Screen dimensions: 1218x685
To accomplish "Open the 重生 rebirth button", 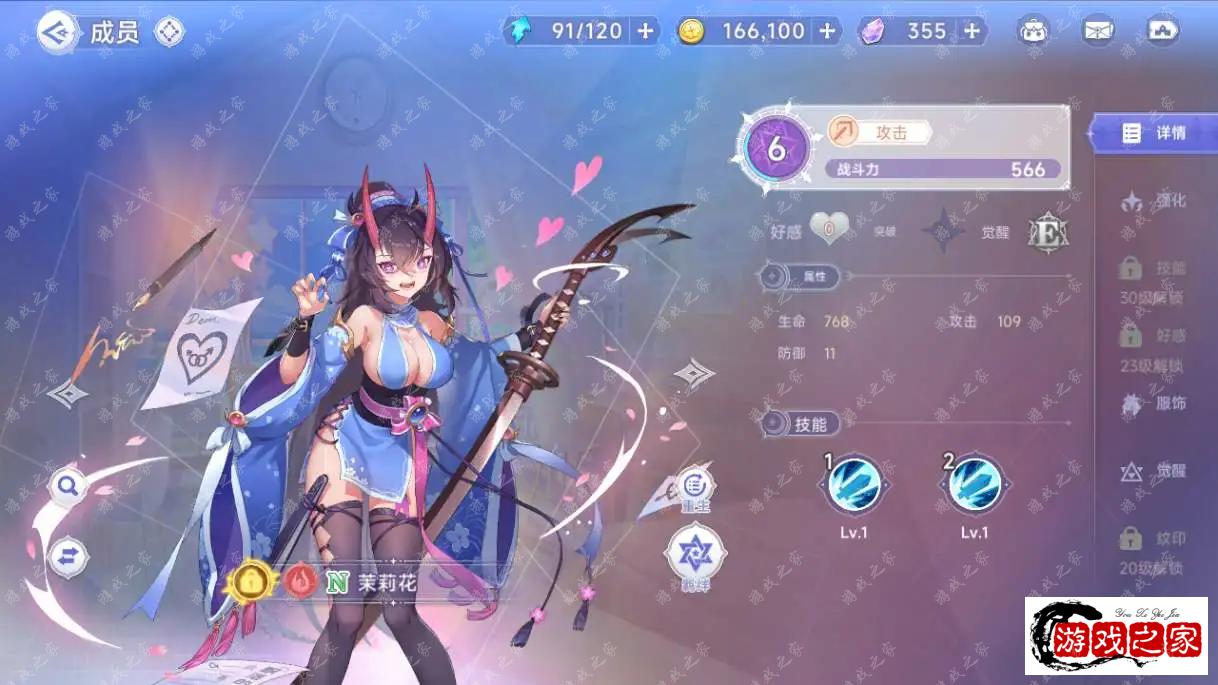I will tap(695, 487).
